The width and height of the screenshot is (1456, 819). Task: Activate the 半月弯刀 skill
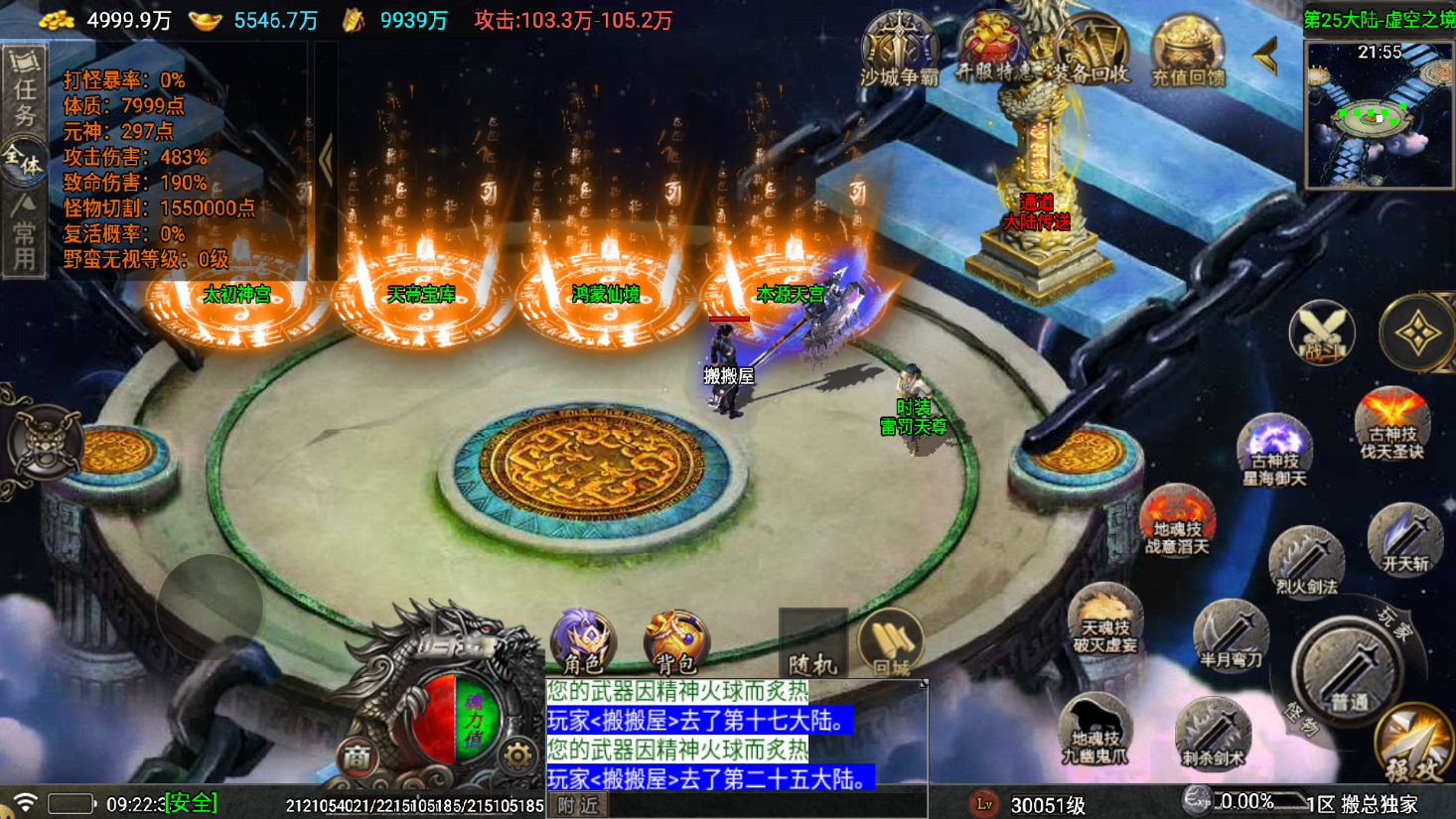(x=1231, y=635)
